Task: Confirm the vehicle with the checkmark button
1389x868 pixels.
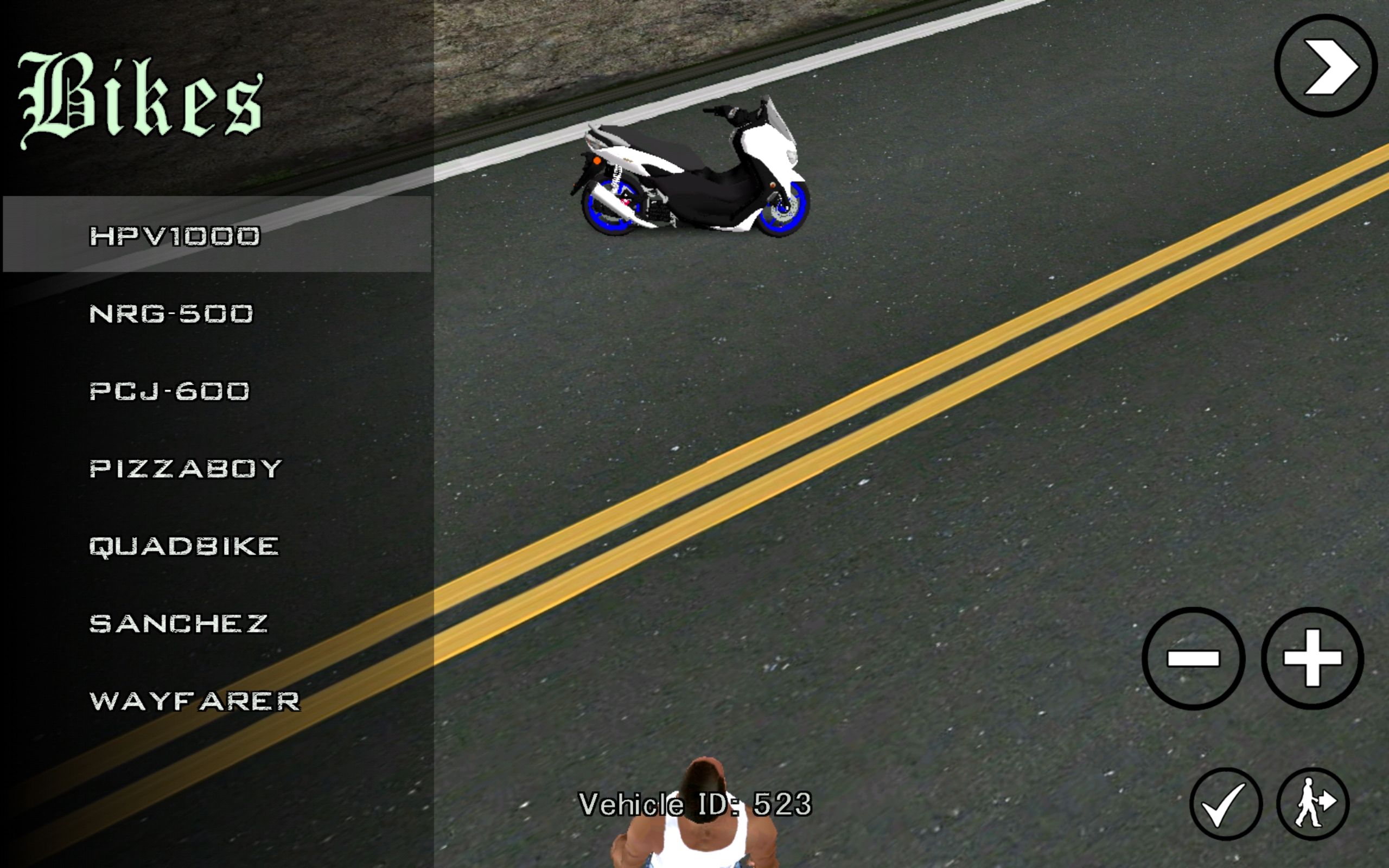Action: (x=1226, y=803)
